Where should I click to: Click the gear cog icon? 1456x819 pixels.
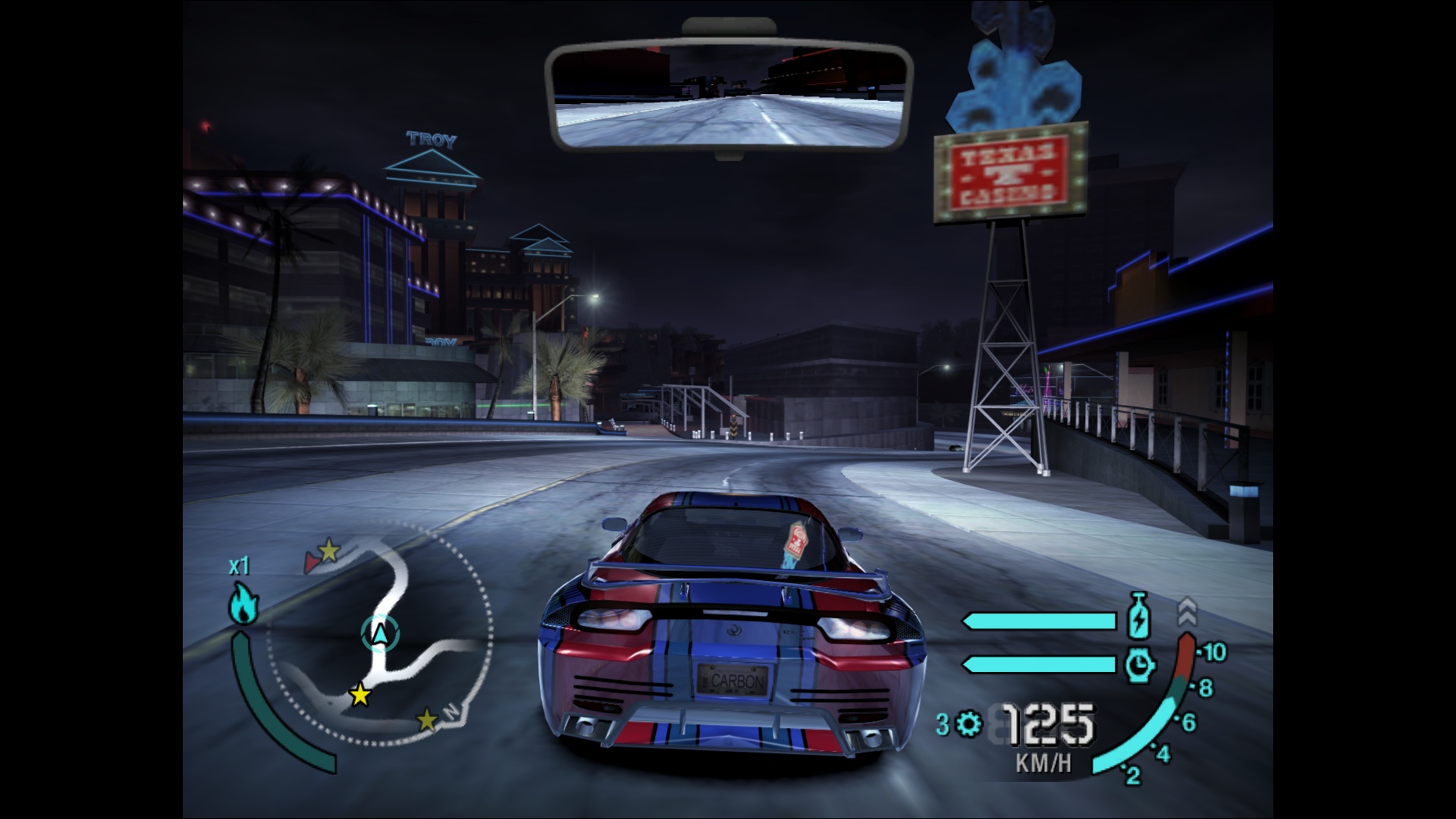point(968,723)
